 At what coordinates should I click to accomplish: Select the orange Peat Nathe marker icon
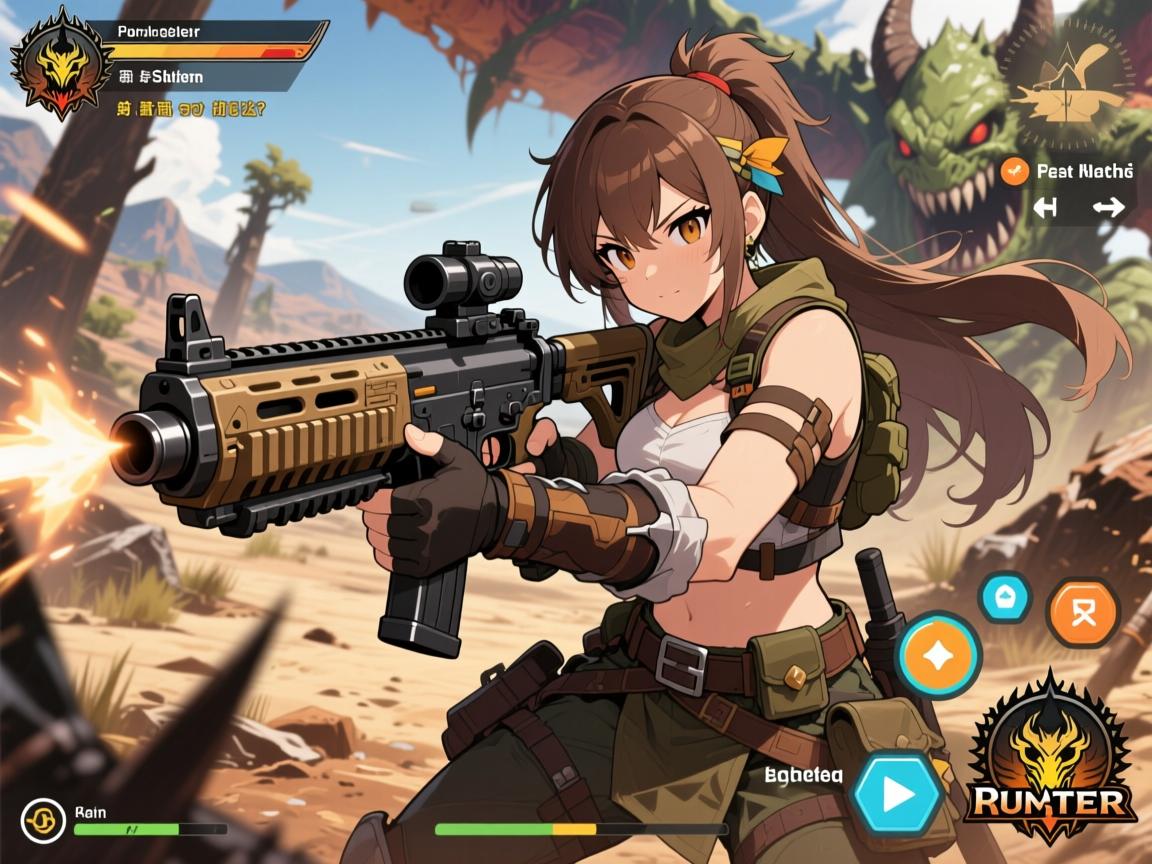tap(1014, 171)
